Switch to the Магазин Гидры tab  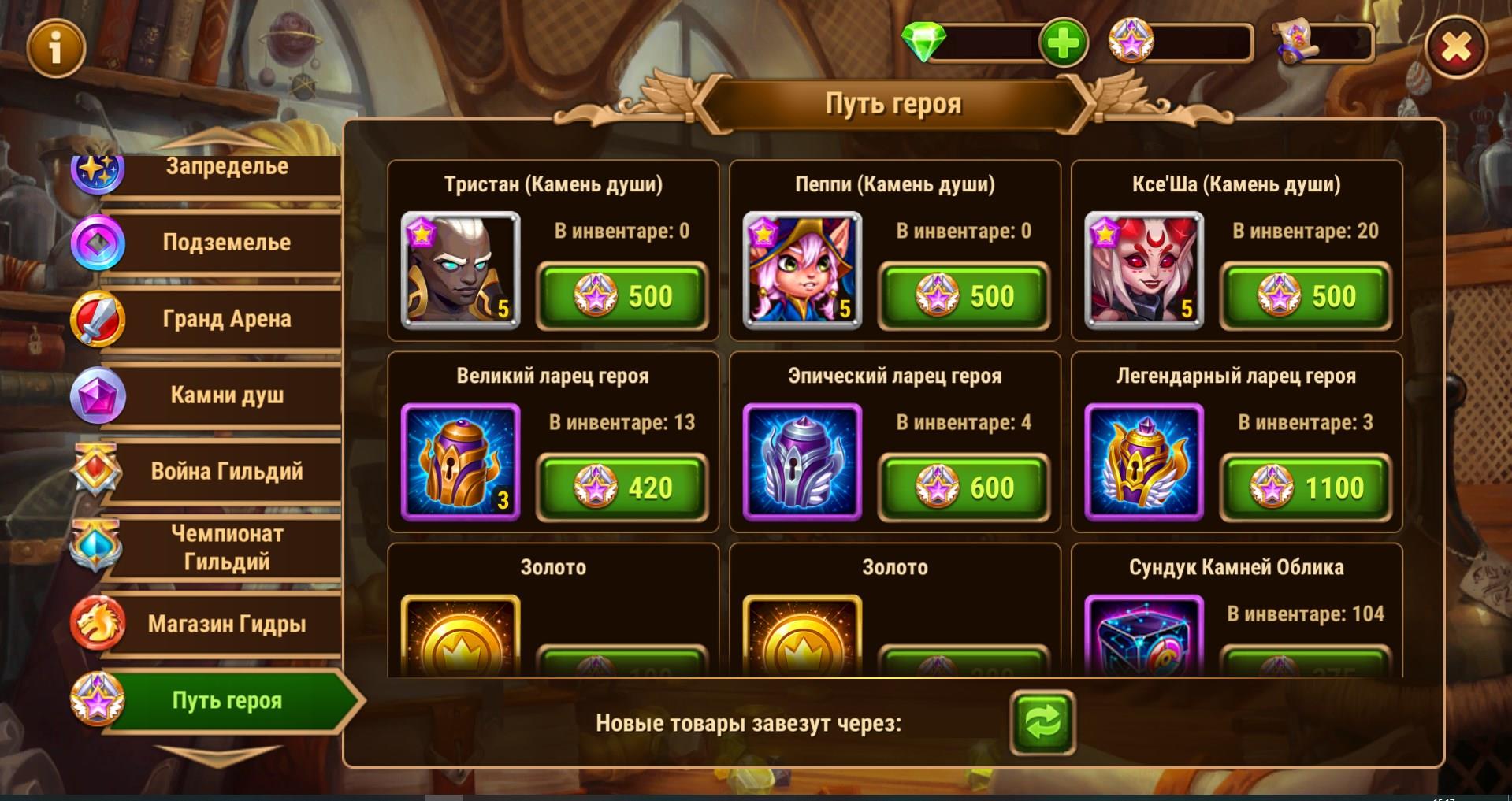226,625
